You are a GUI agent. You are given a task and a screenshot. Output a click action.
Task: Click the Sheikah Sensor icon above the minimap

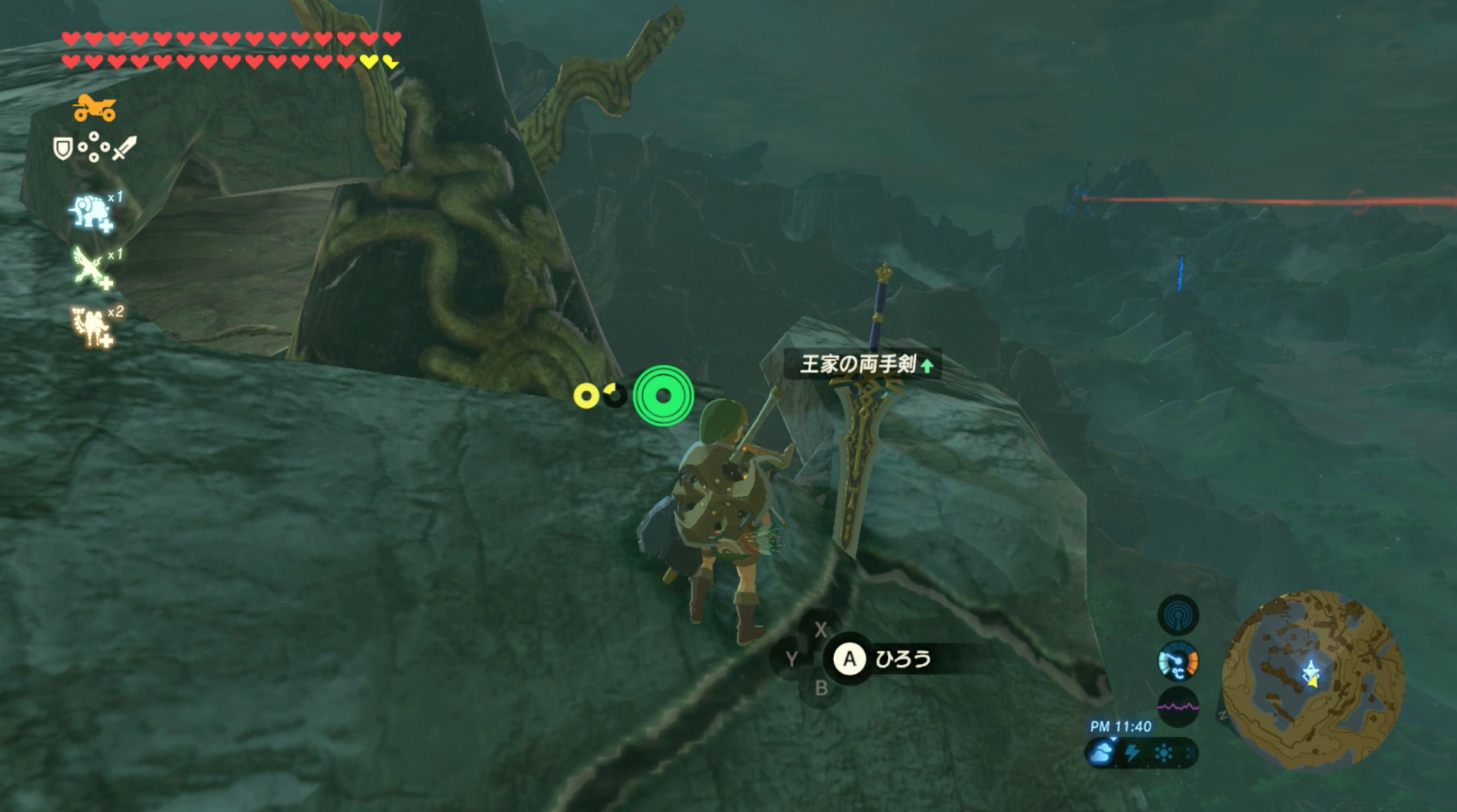[x=1179, y=615]
